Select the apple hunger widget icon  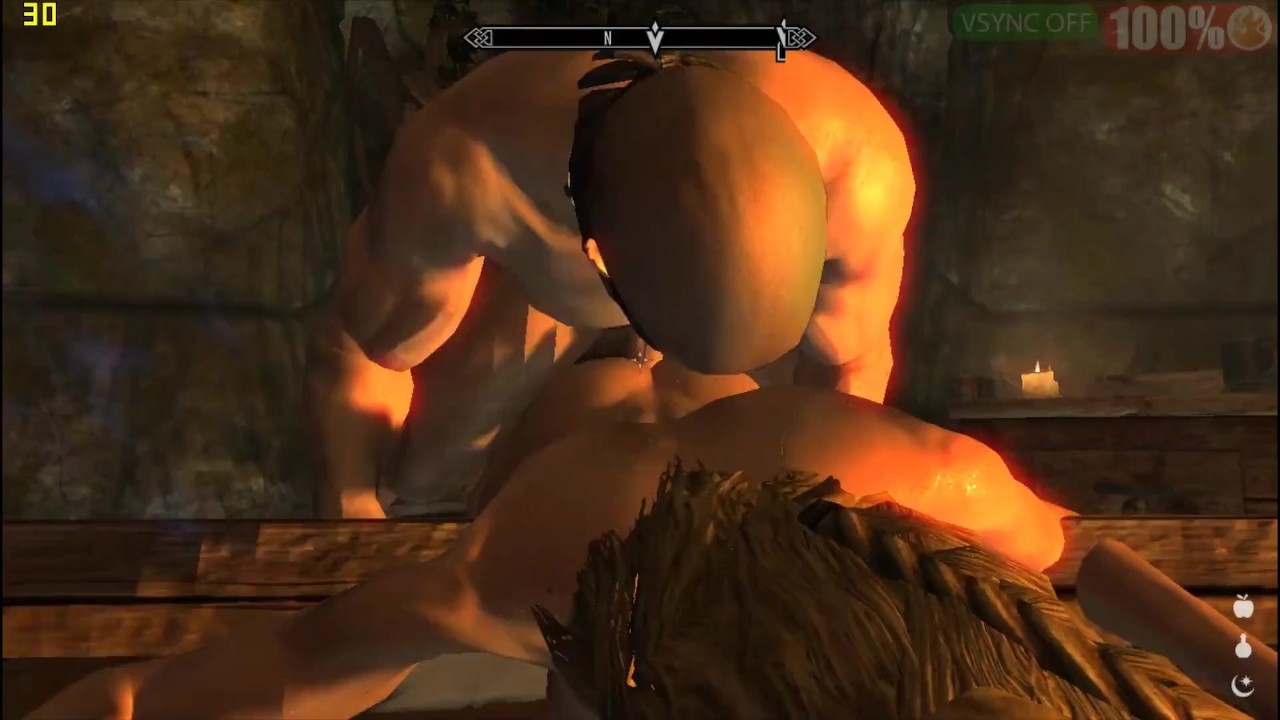click(1243, 607)
